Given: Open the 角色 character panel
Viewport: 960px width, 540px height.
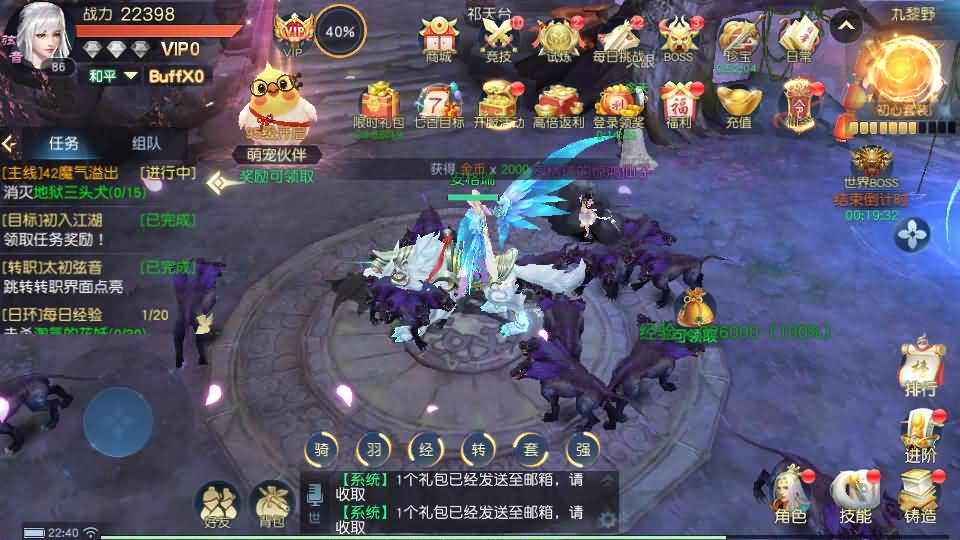Looking at the screenshot, I should 790,495.
